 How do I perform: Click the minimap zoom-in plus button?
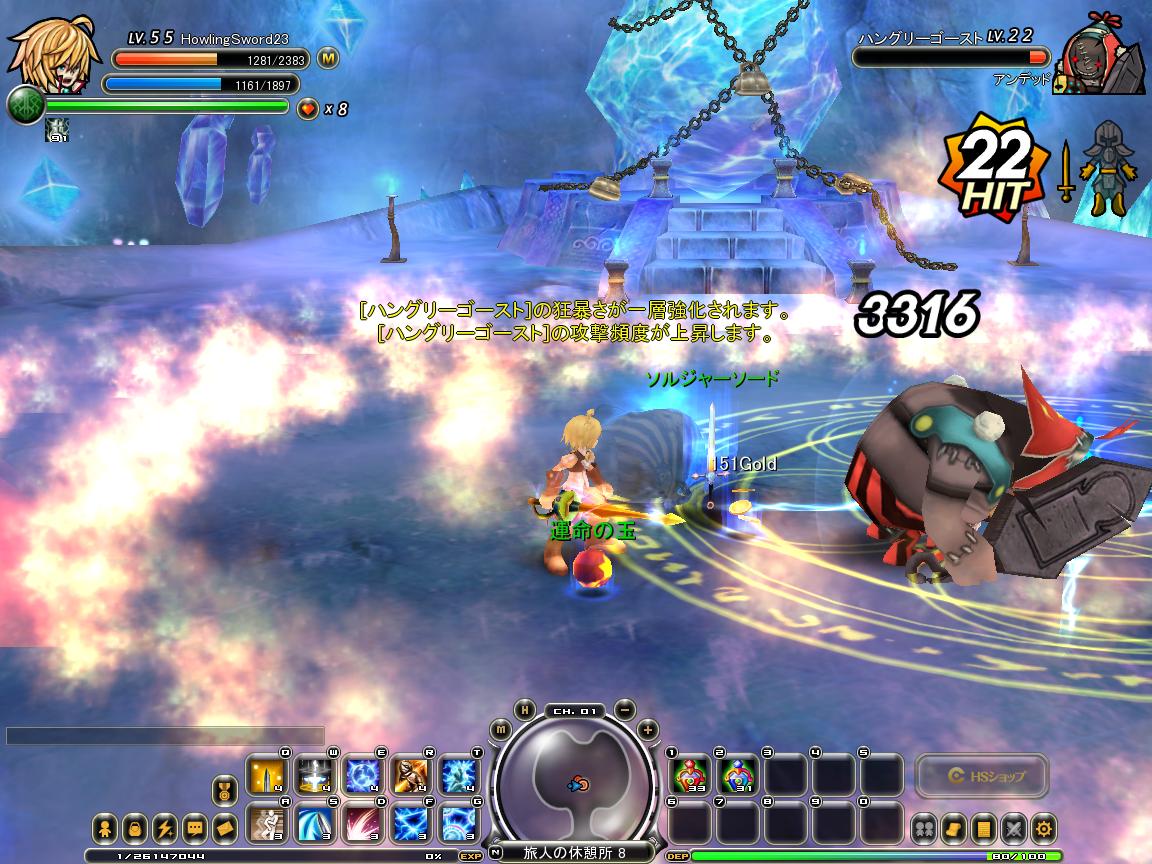click(648, 729)
